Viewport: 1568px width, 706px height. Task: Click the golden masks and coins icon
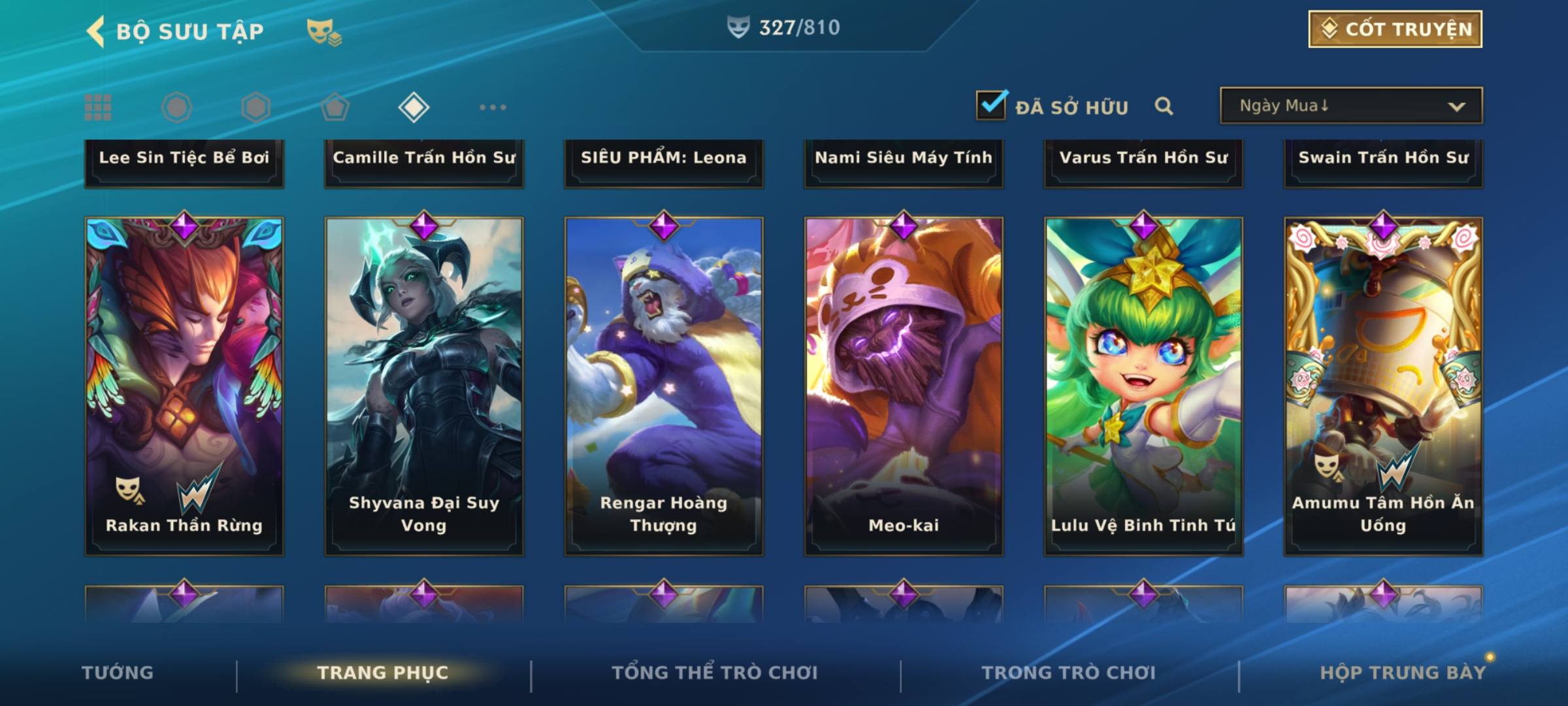(x=324, y=32)
